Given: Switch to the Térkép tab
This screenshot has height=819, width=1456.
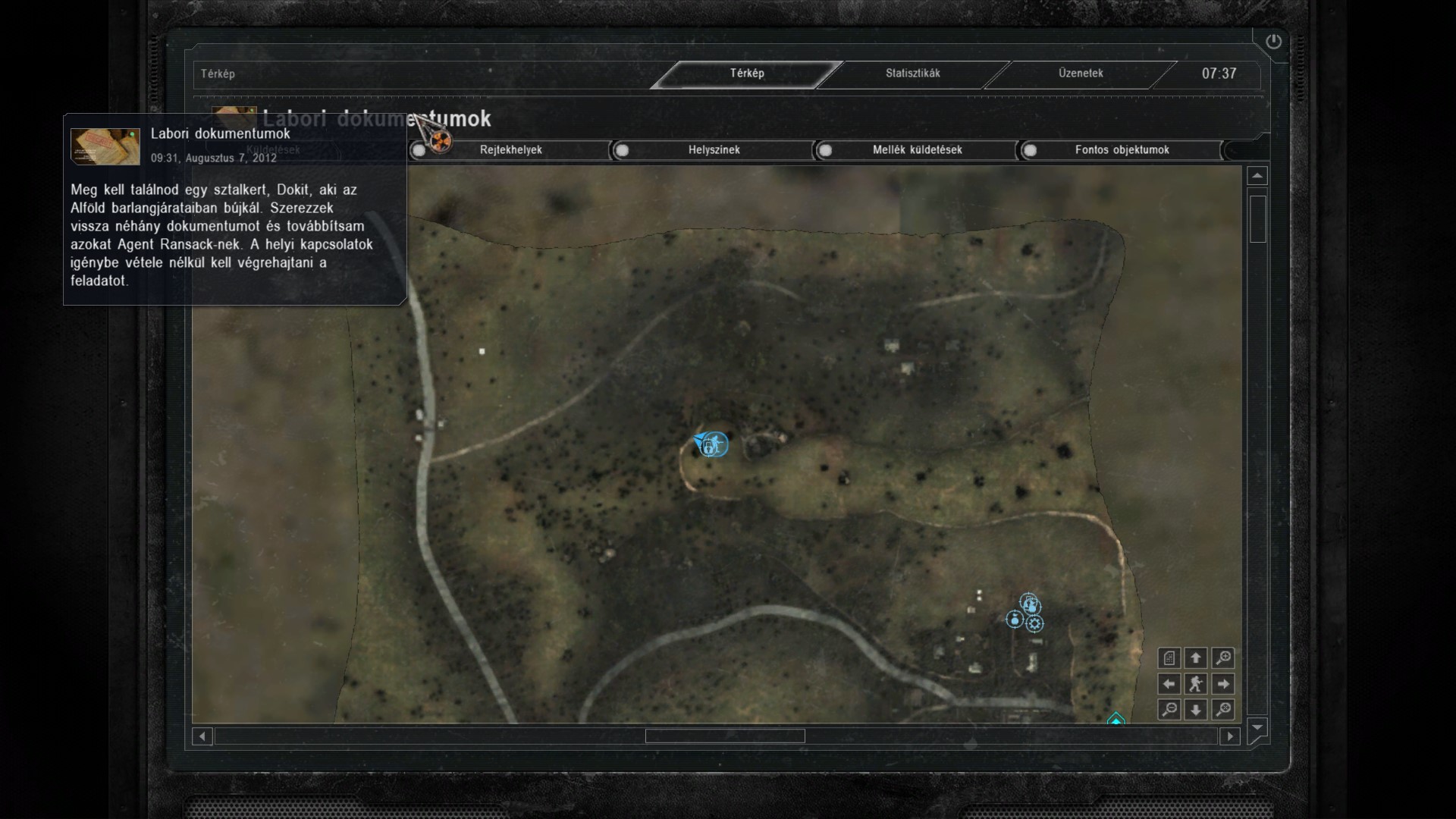Looking at the screenshot, I should tap(747, 74).
